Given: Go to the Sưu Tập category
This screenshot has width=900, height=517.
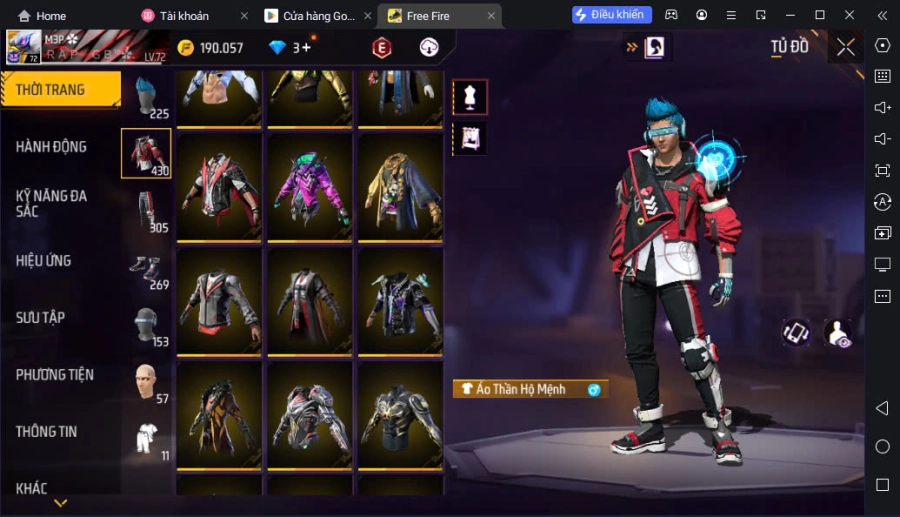Looking at the screenshot, I should pos(41,318).
